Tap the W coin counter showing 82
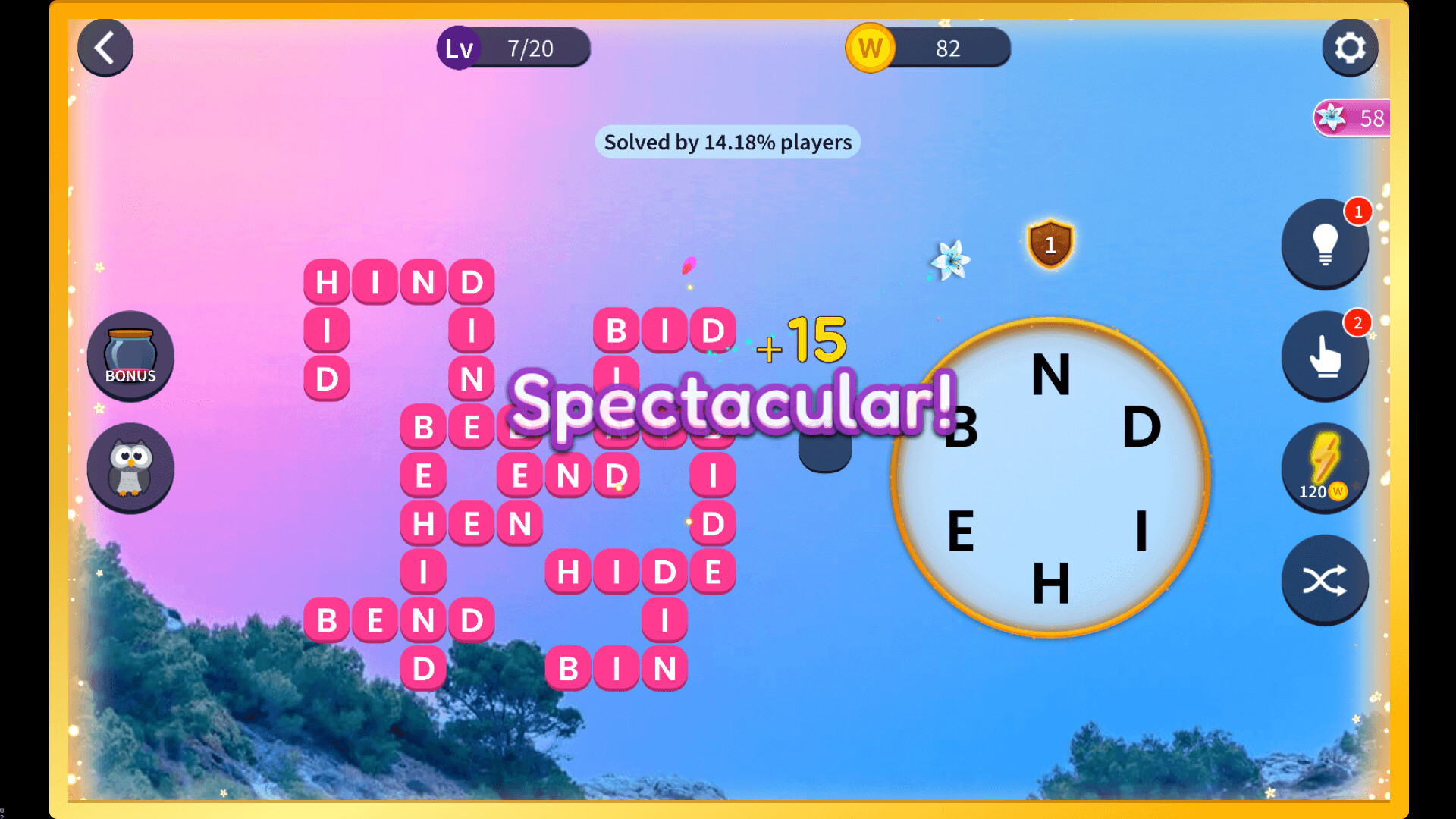1456x819 pixels. tap(927, 48)
